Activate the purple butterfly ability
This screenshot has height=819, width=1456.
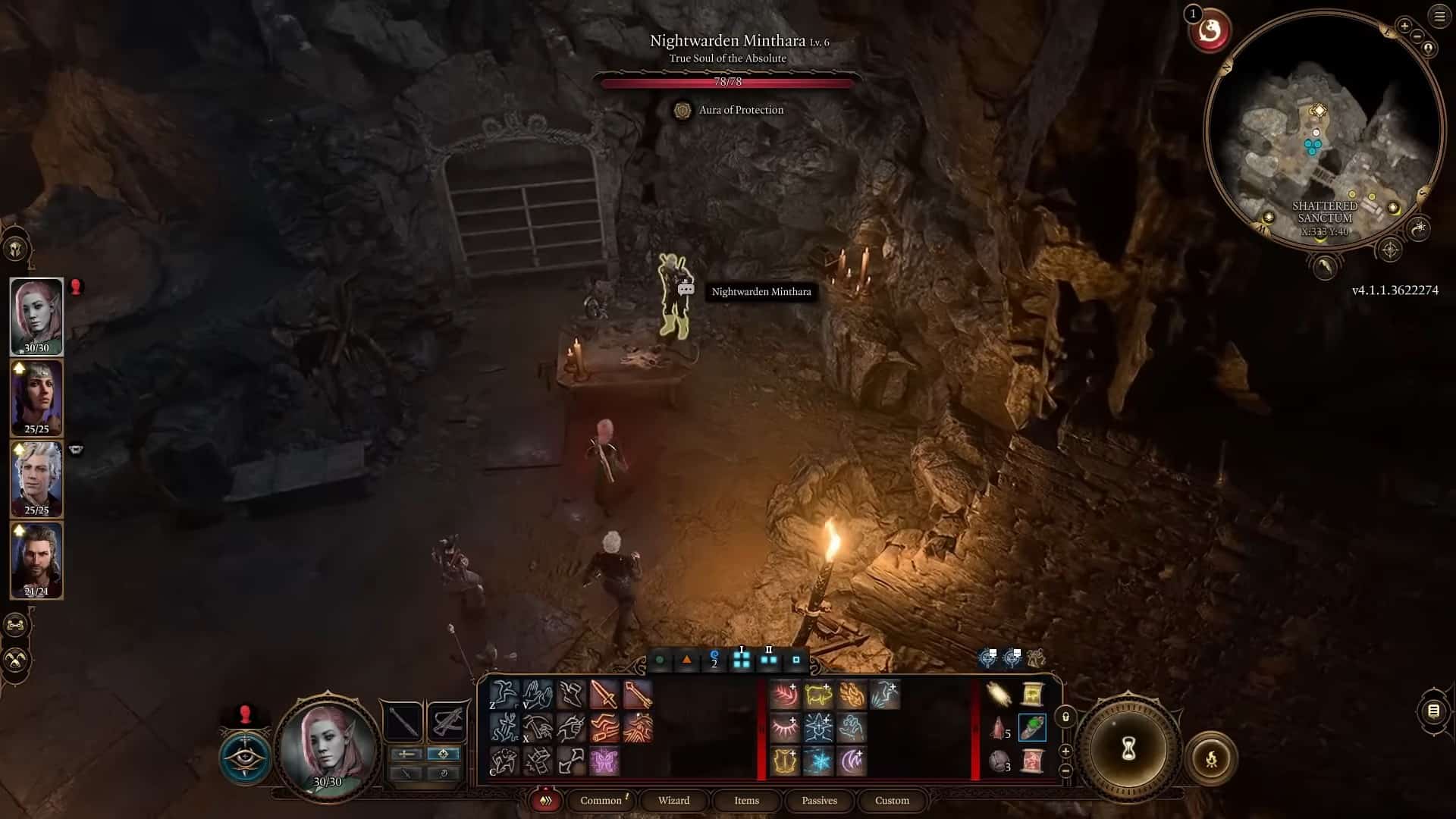(604, 761)
